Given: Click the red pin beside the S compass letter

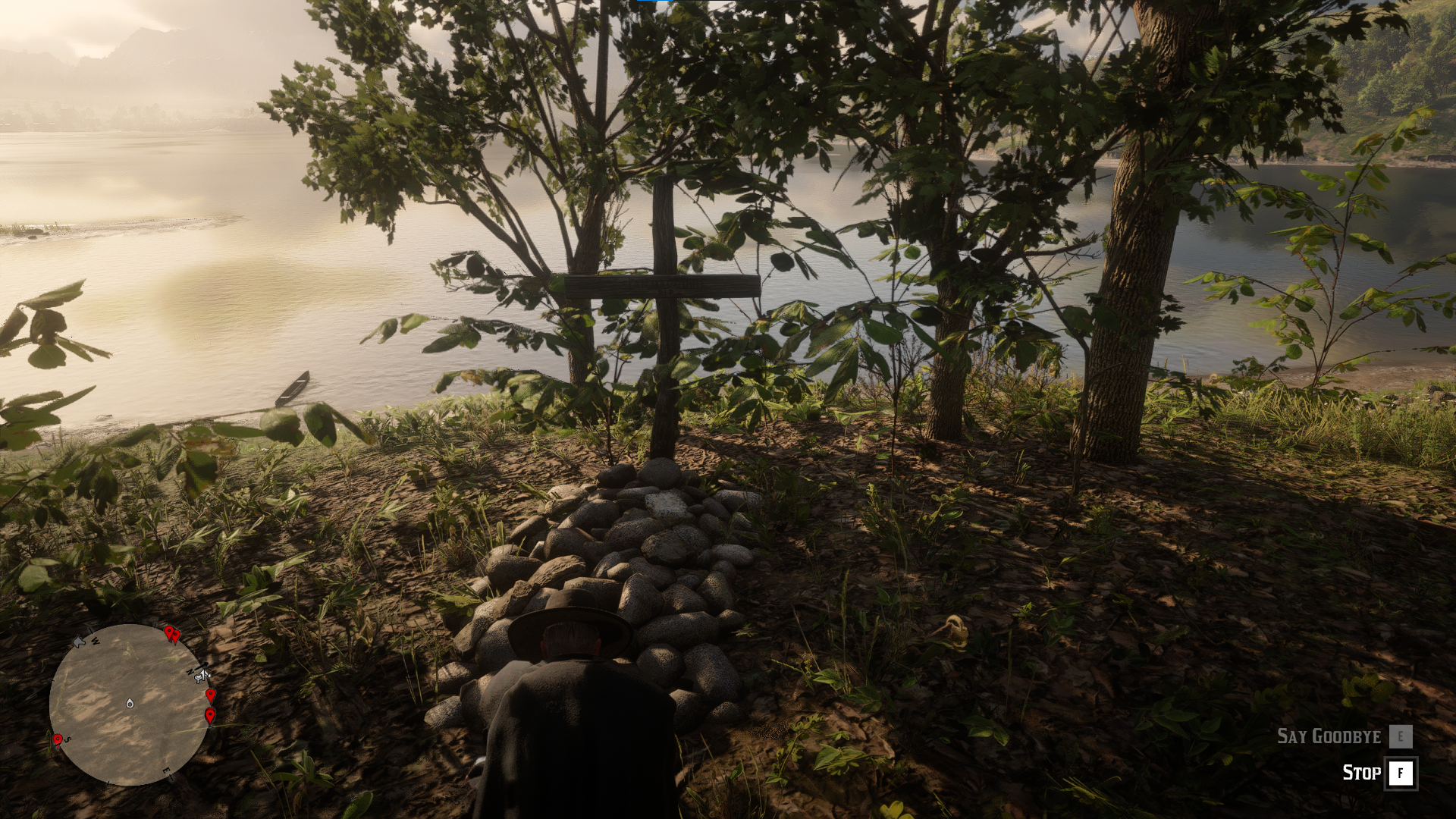Looking at the screenshot, I should pos(57,739).
